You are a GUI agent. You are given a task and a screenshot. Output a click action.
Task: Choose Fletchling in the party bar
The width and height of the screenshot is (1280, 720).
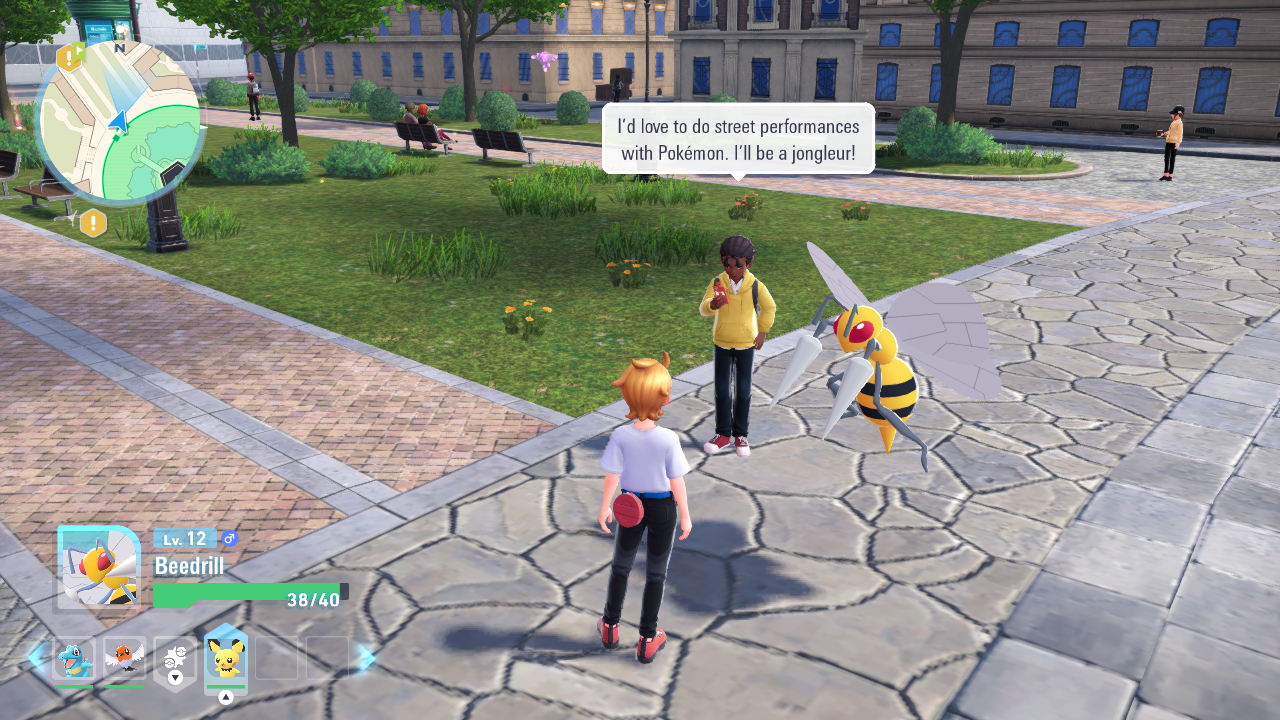click(125, 659)
